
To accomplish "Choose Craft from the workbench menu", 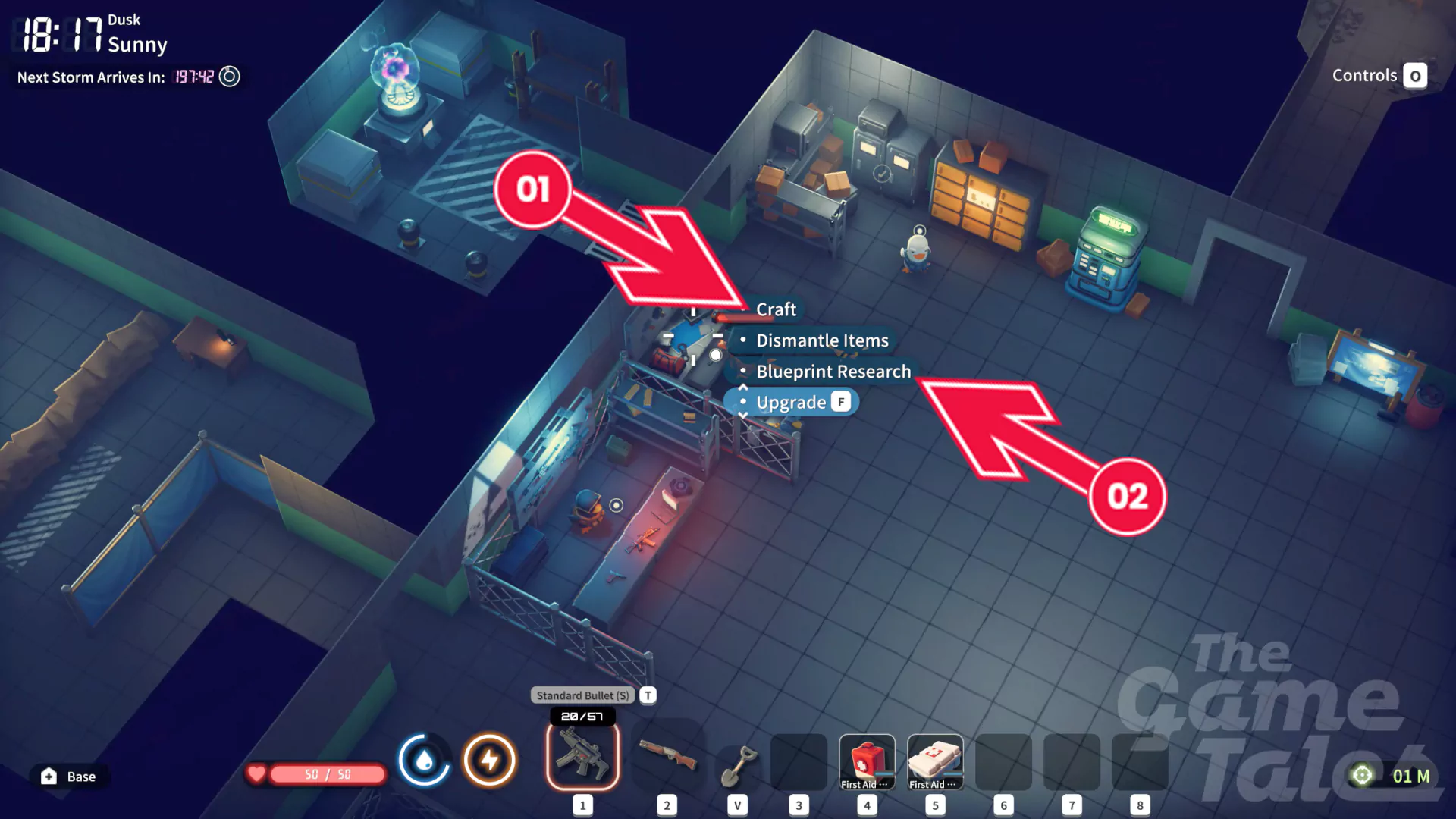I will (x=776, y=309).
